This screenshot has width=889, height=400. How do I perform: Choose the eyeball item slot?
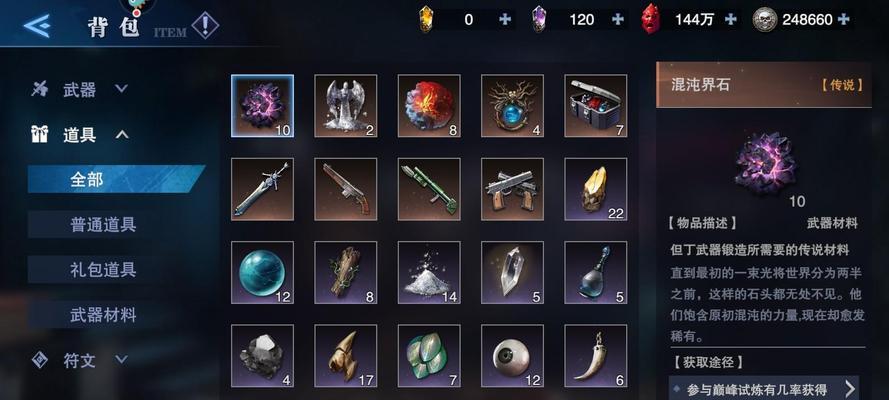point(512,355)
